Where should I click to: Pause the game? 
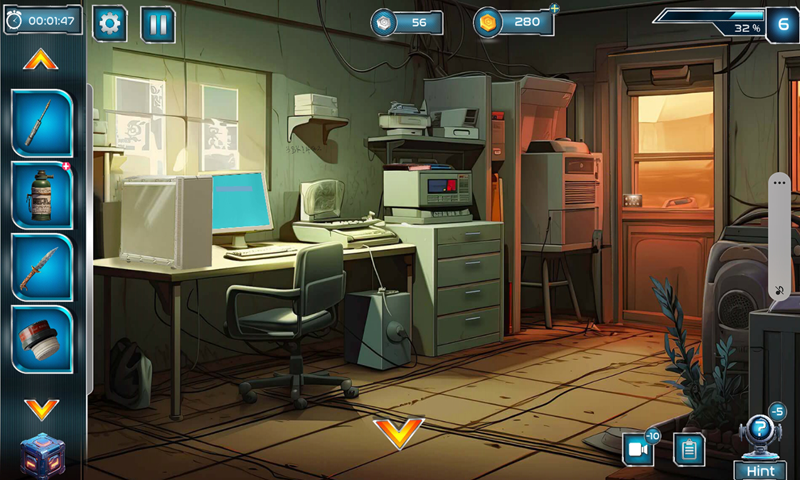pyautogui.click(x=158, y=23)
